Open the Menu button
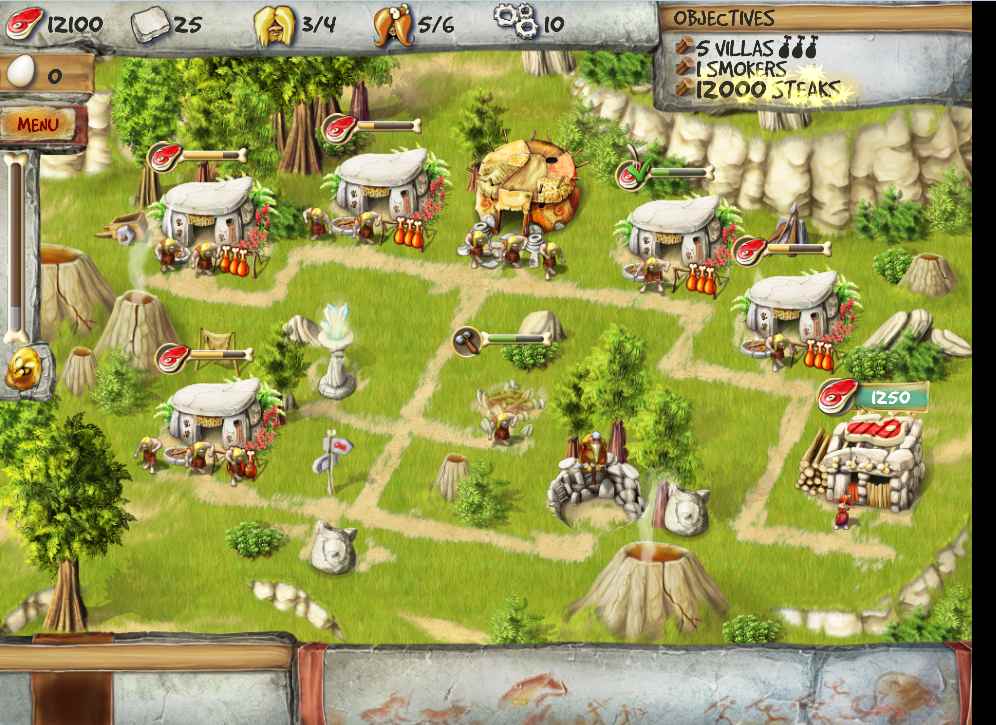This screenshot has width=996, height=725. [38, 125]
